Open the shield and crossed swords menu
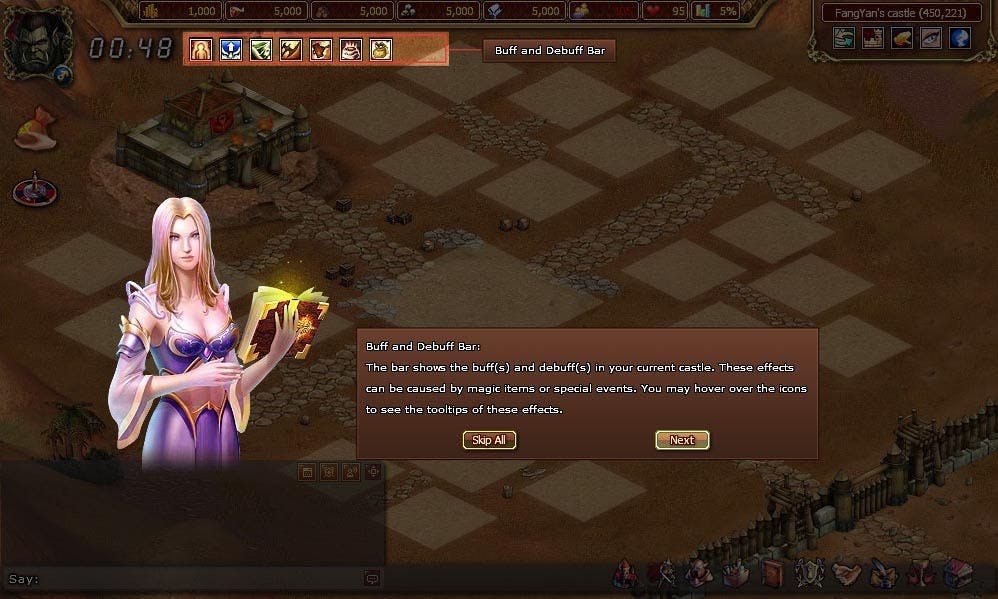 [x=808, y=574]
